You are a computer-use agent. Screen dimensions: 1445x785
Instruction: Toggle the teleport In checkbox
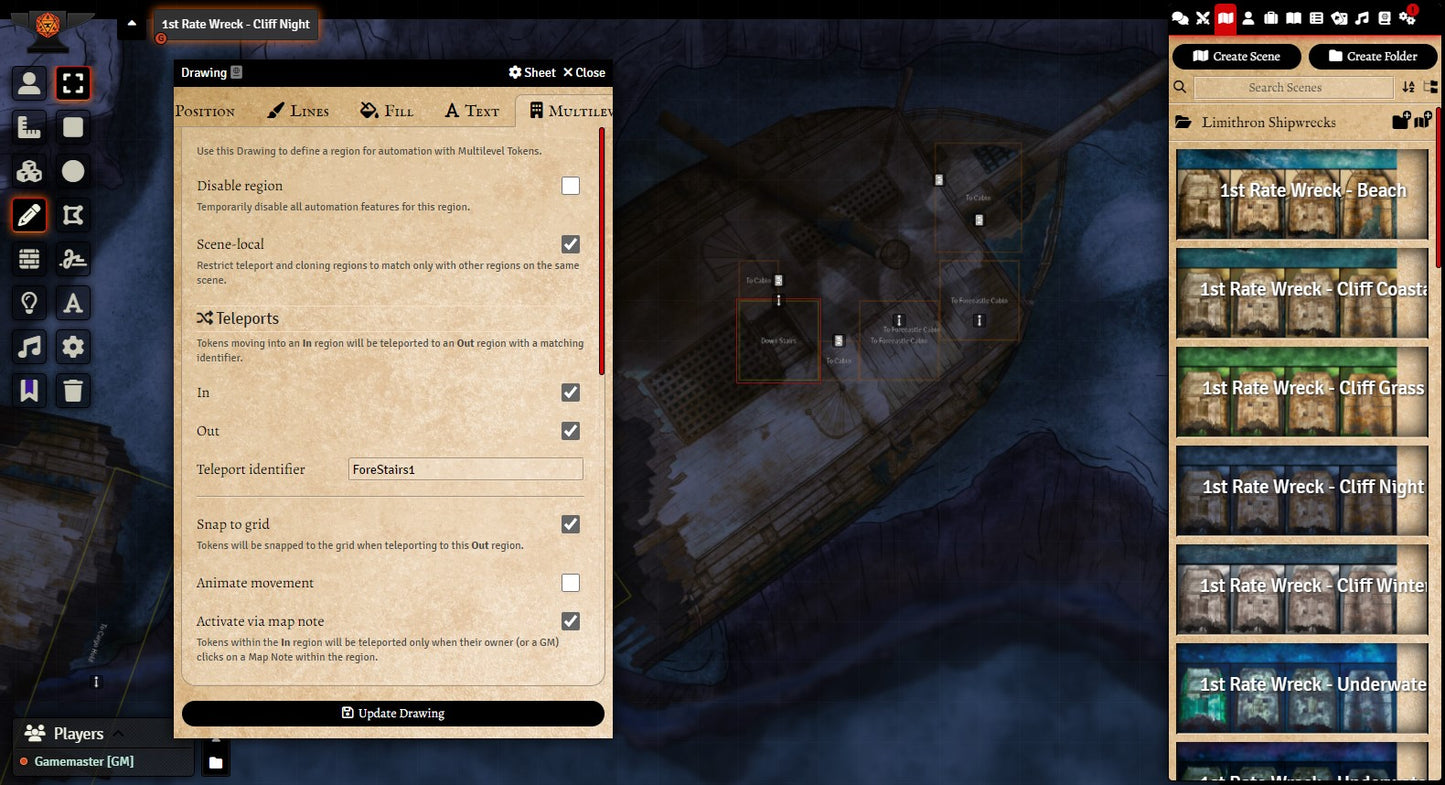(x=570, y=392)
